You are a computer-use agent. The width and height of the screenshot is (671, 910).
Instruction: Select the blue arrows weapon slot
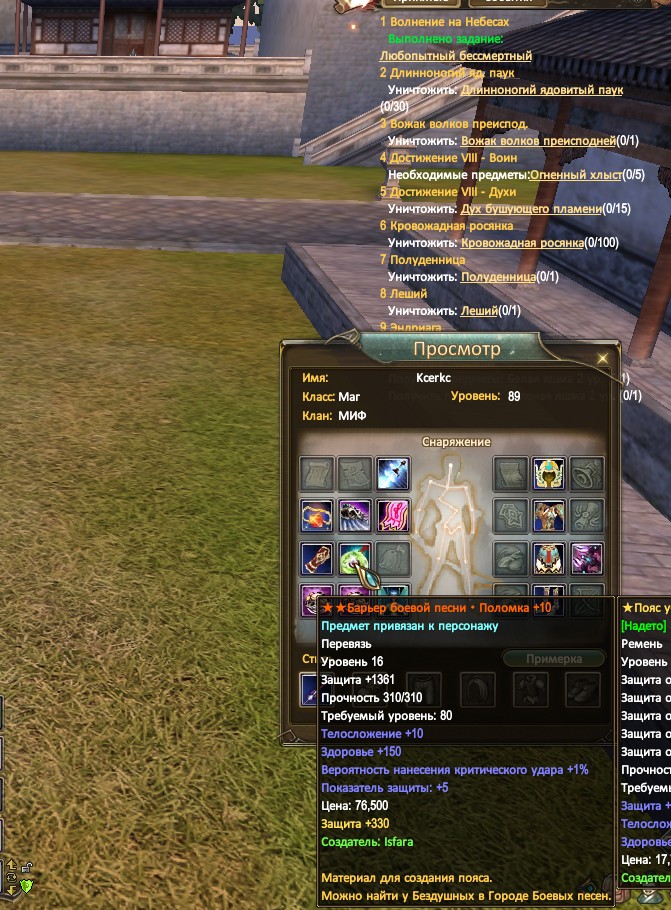[x=393, y=473]
